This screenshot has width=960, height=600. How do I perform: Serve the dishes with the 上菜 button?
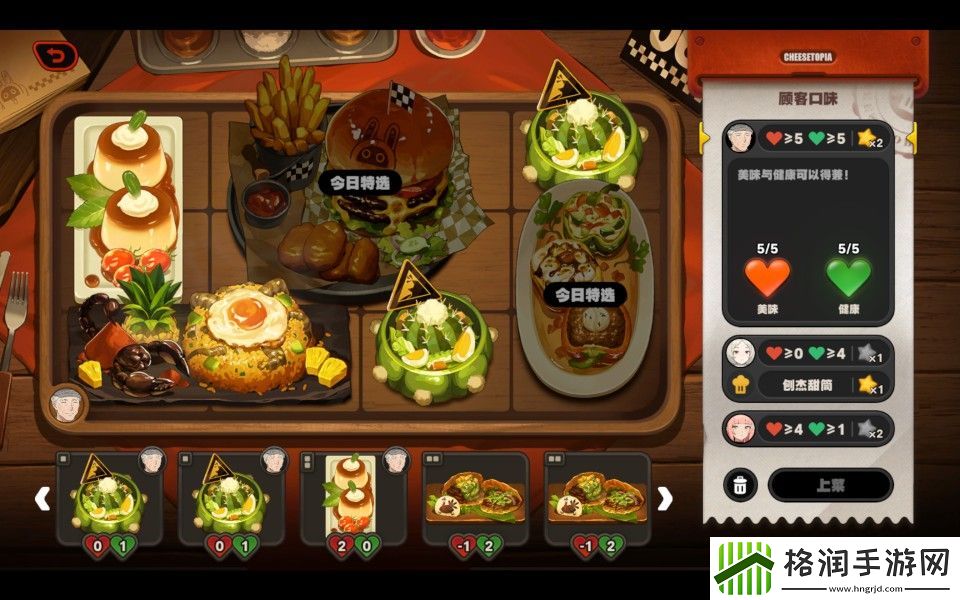pyautogui.click(x=830, y=485)
